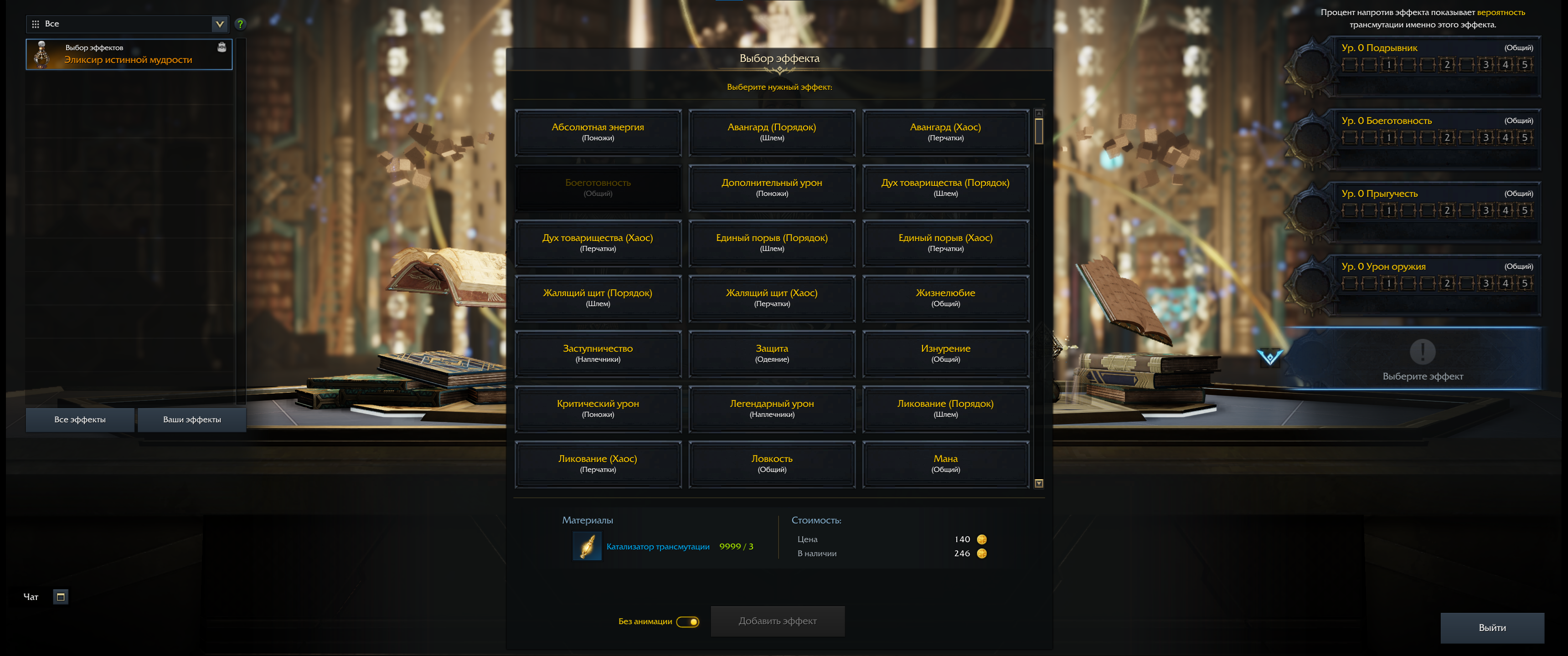The width and height of the screenshot is (1568, 656).
Task: Click the bag icon on the elixir entry
Action: pyautogui.click(x=222, y=47)
